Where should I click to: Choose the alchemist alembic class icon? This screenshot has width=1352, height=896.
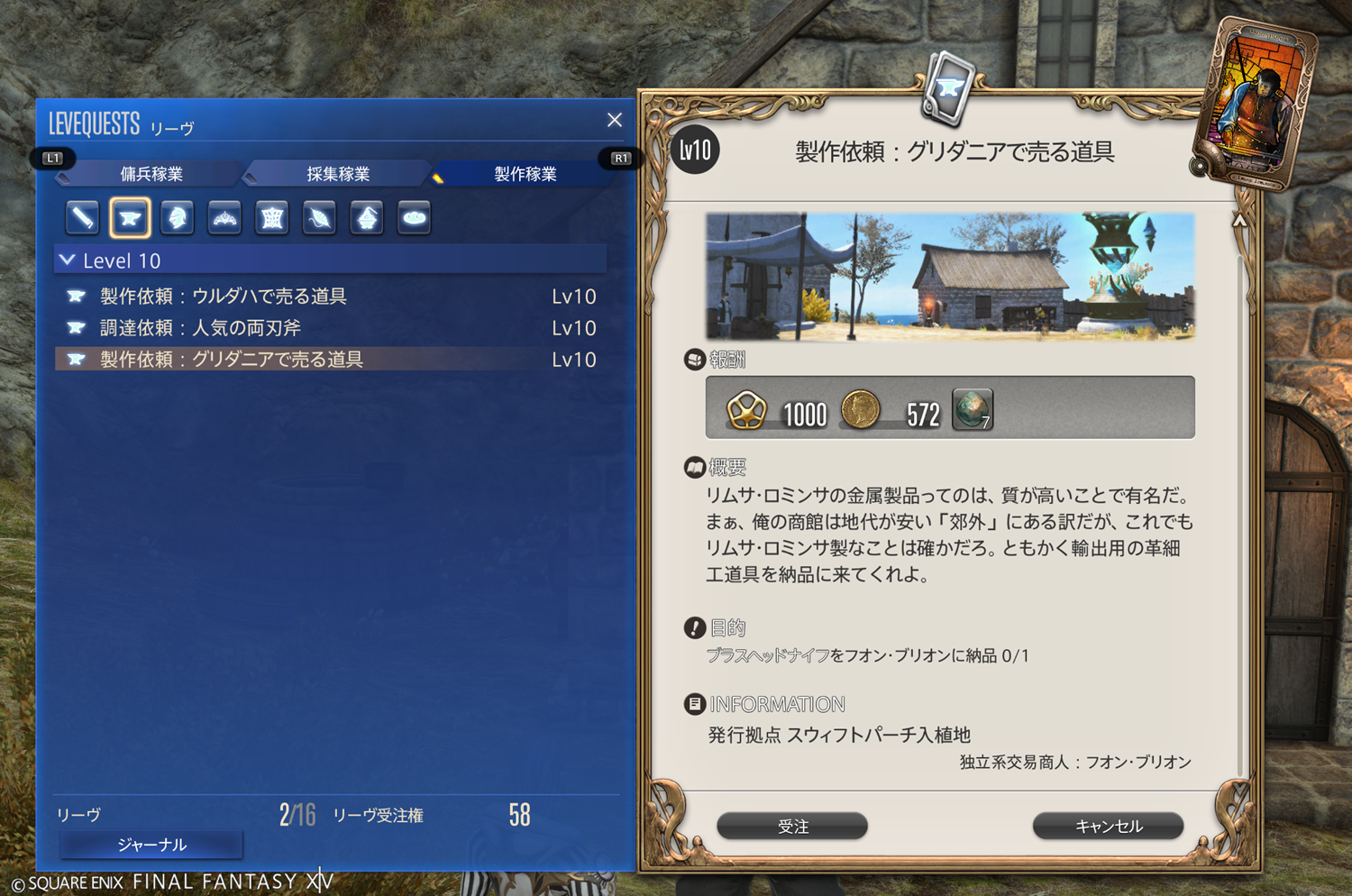tap(367, 217)
